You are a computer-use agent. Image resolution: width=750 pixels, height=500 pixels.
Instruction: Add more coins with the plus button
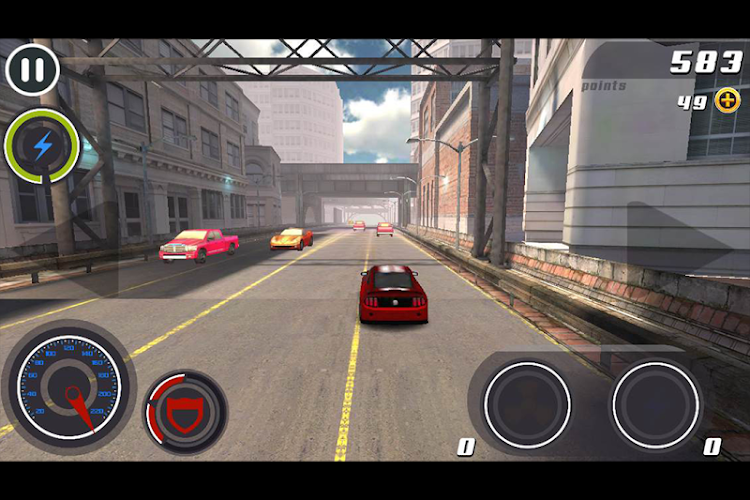tap(727, 100)
